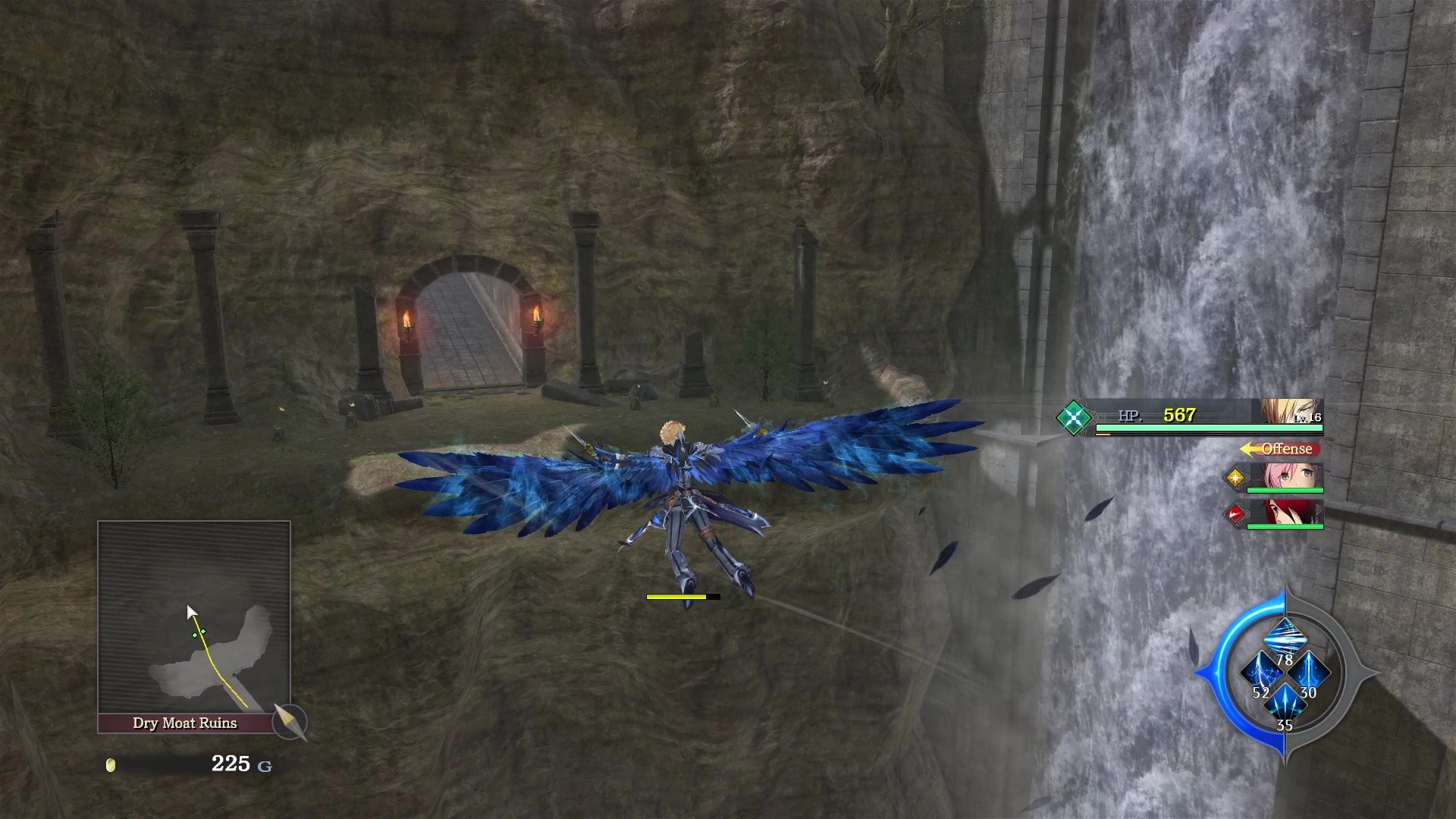The width and height of the screenshot is (1456, 819).
Task: Expand the Dry Moat Ruins location banner
Action: pyautogui.click(x=187, y=723)
